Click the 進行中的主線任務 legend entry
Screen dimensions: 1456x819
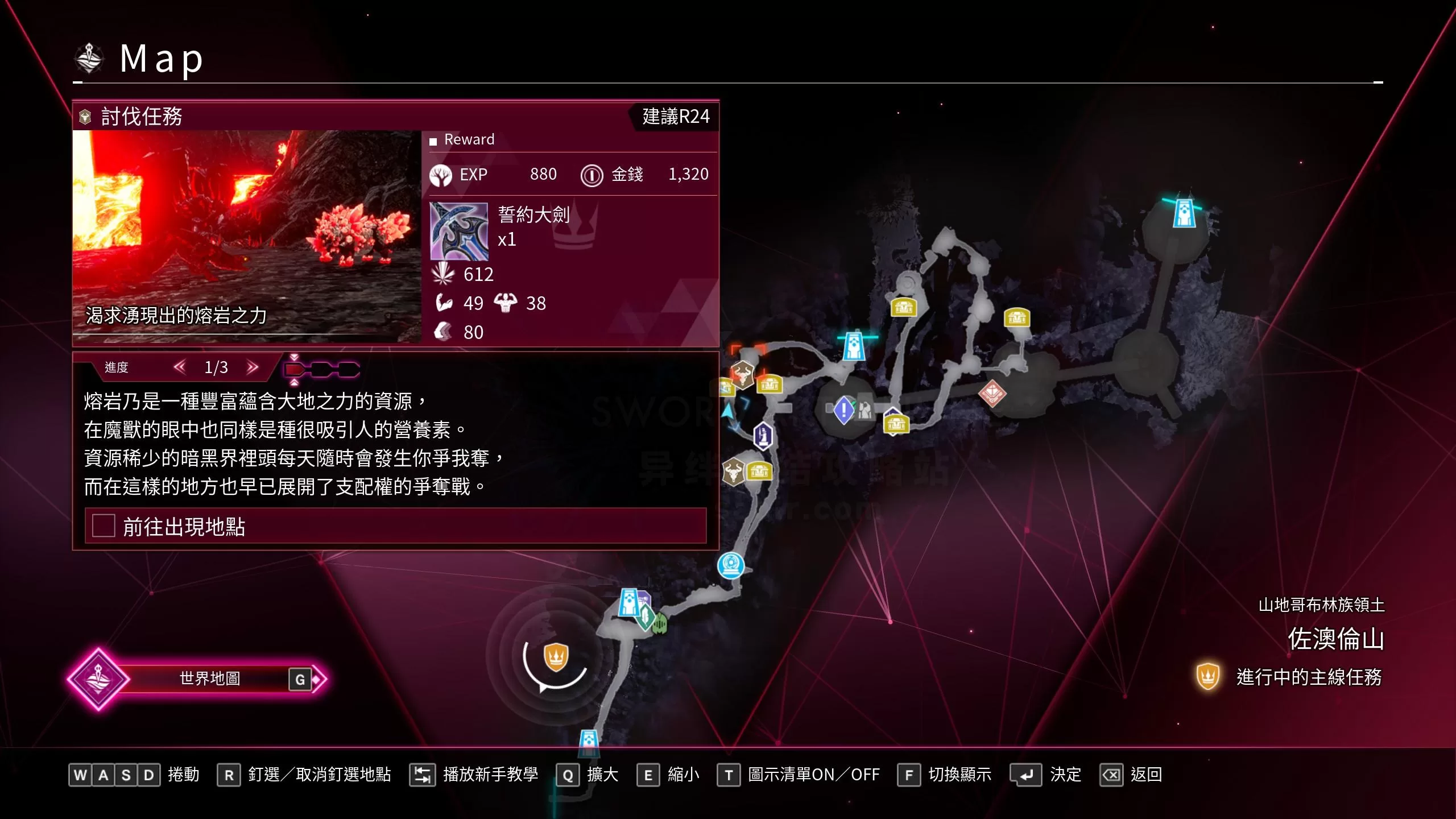pos(1308,677)
